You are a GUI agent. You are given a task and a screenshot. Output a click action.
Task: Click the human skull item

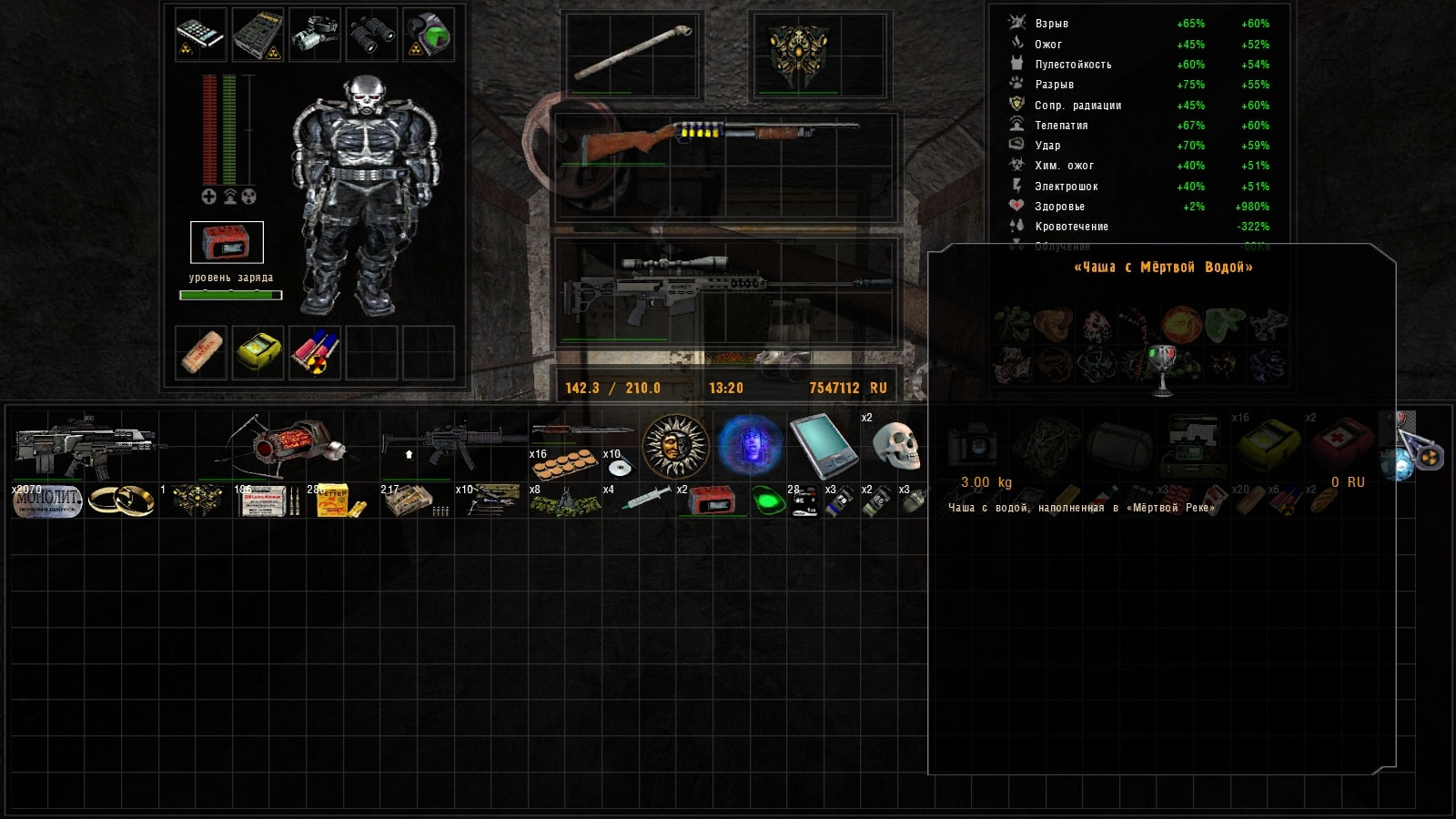pyautogui.click(x=895, y=446)
